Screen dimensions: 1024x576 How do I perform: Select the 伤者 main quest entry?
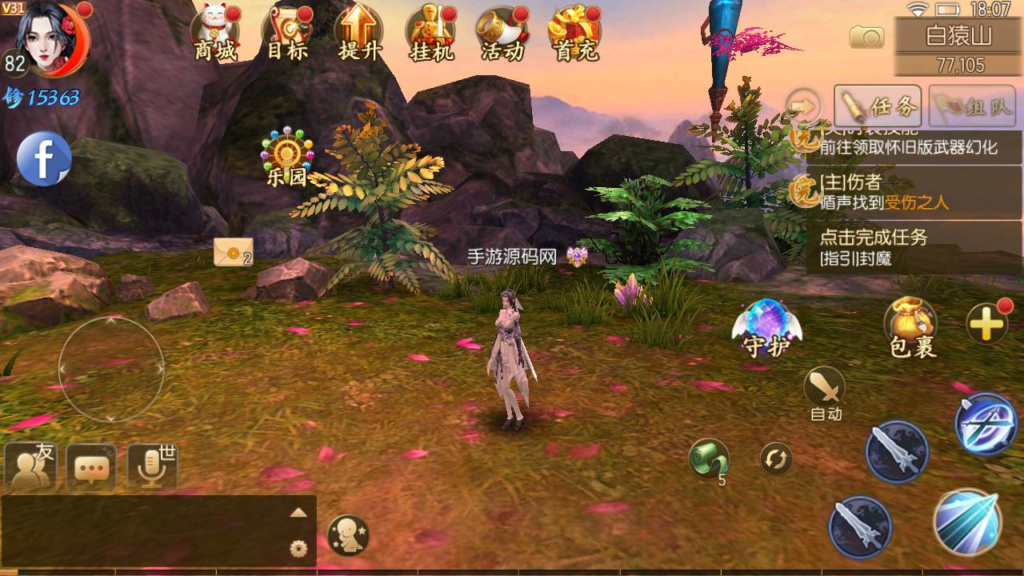pos(905,192)
